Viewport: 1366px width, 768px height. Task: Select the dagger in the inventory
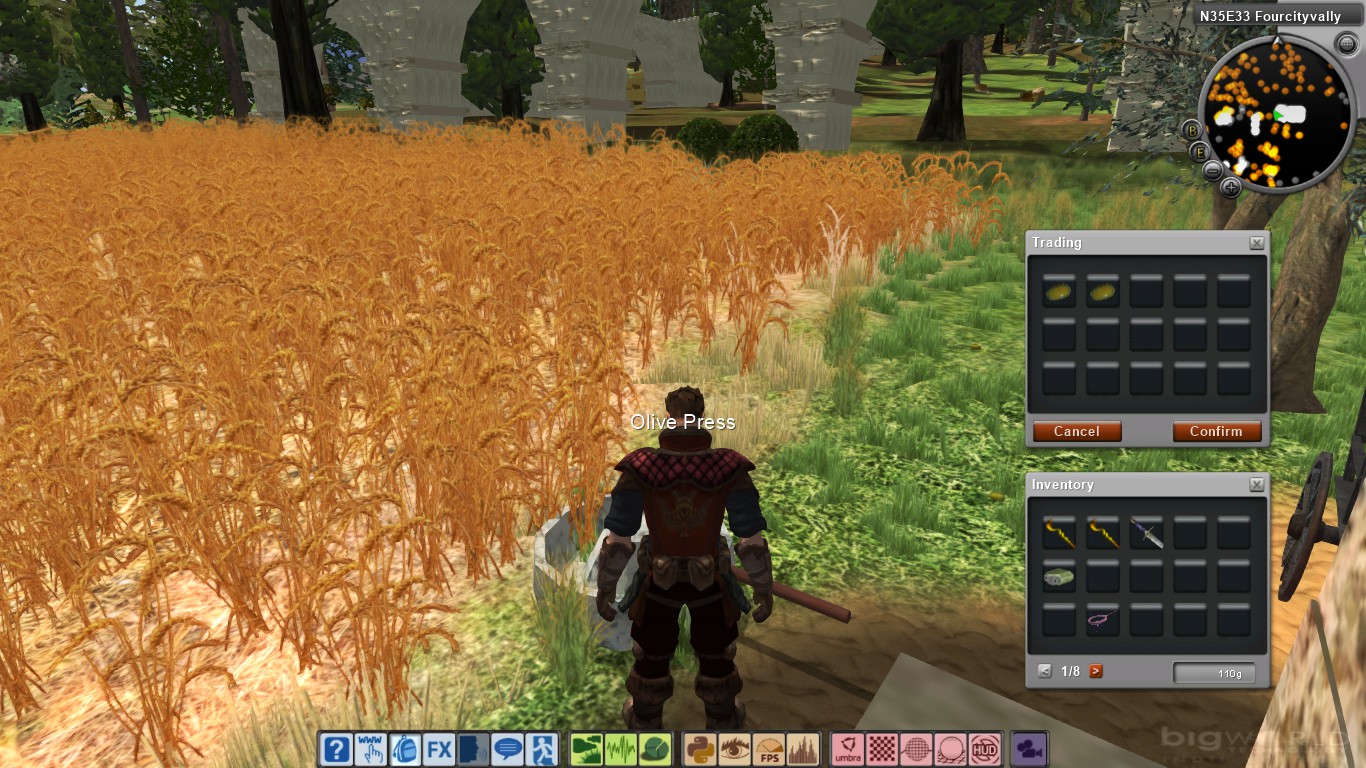1146,535
